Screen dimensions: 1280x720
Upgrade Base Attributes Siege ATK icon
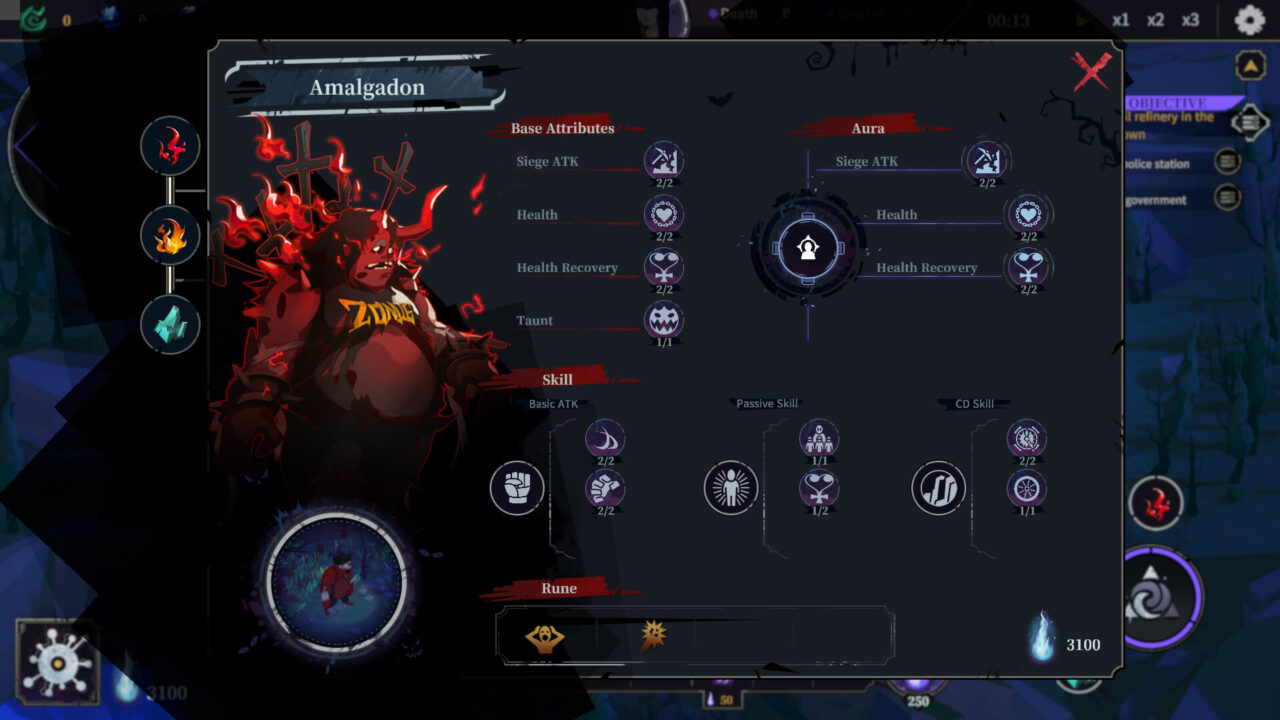click(664, 160)
